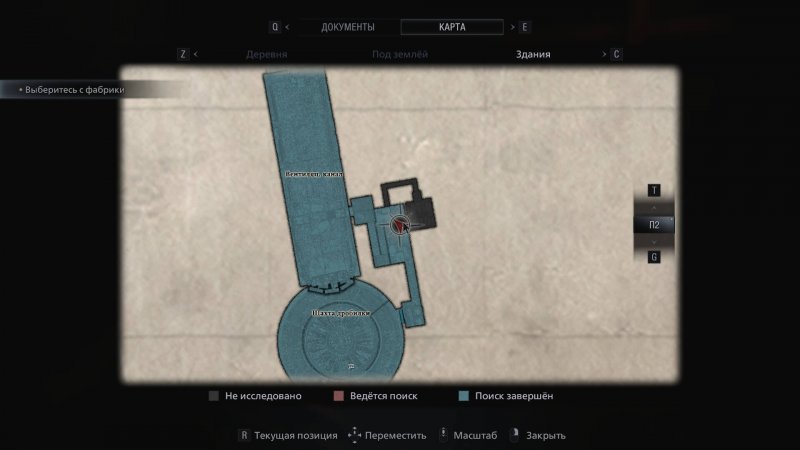Viewport: 800px width, 450px height.
Task: Close the map with Закрыть
Action: 539,435
